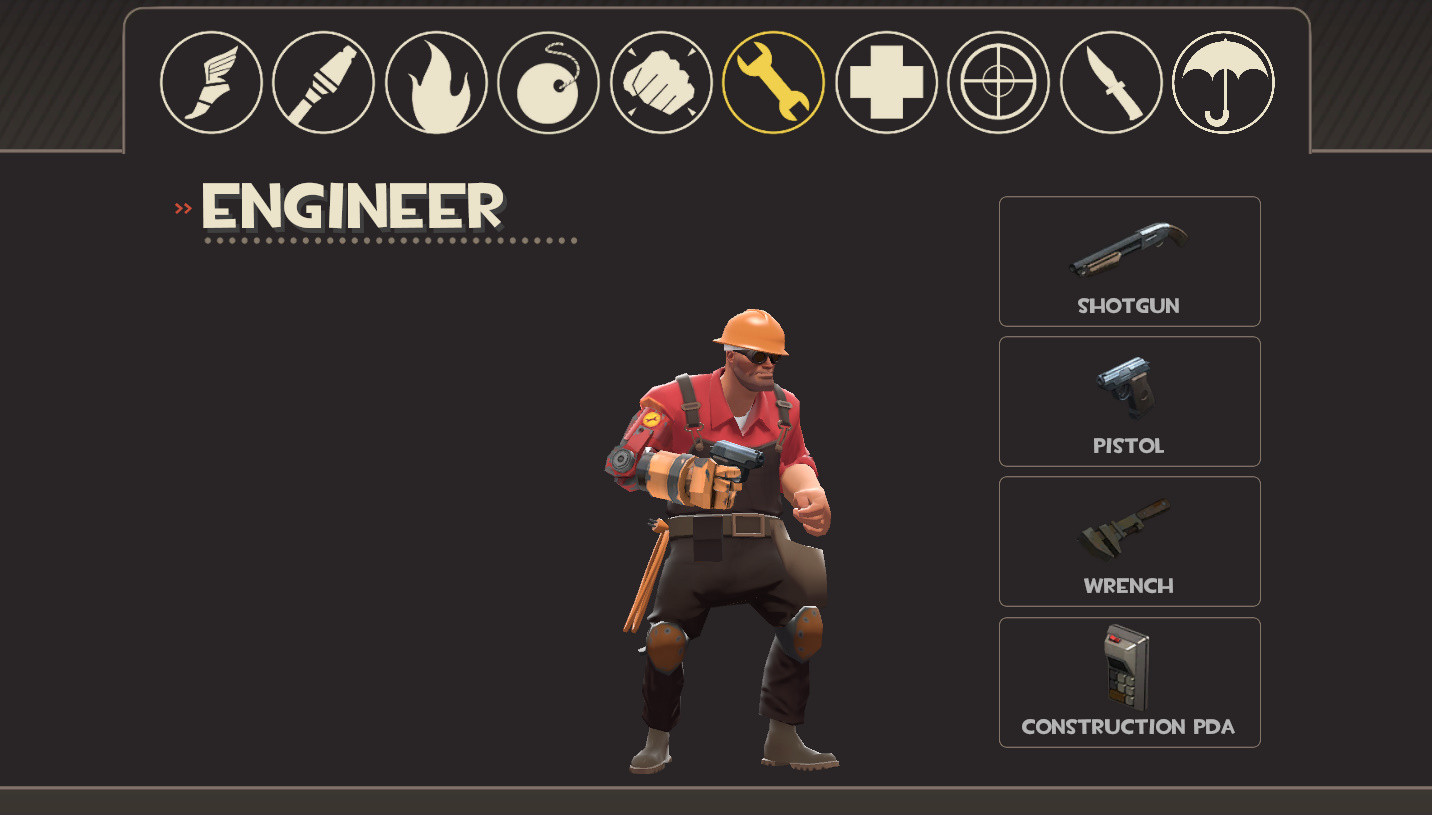Screen dimensions: 1432x815
Task: Select the Sniper crosshair icon
Action: [997, 81]
